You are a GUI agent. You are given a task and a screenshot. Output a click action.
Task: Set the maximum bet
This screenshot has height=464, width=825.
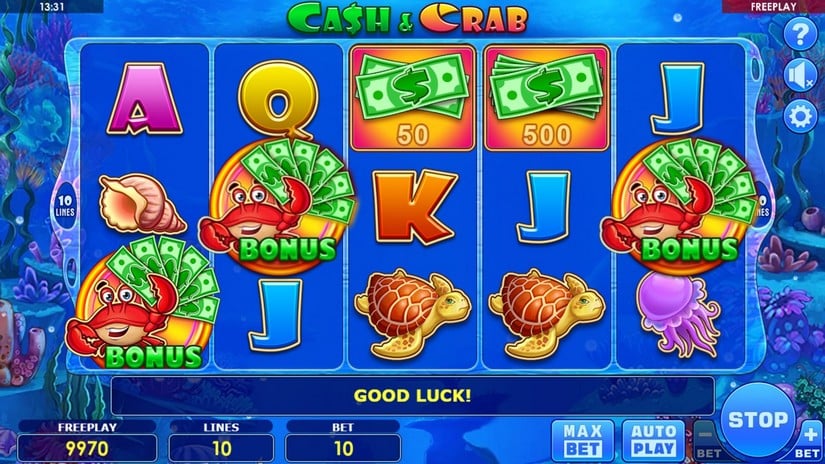click(582, 438)
